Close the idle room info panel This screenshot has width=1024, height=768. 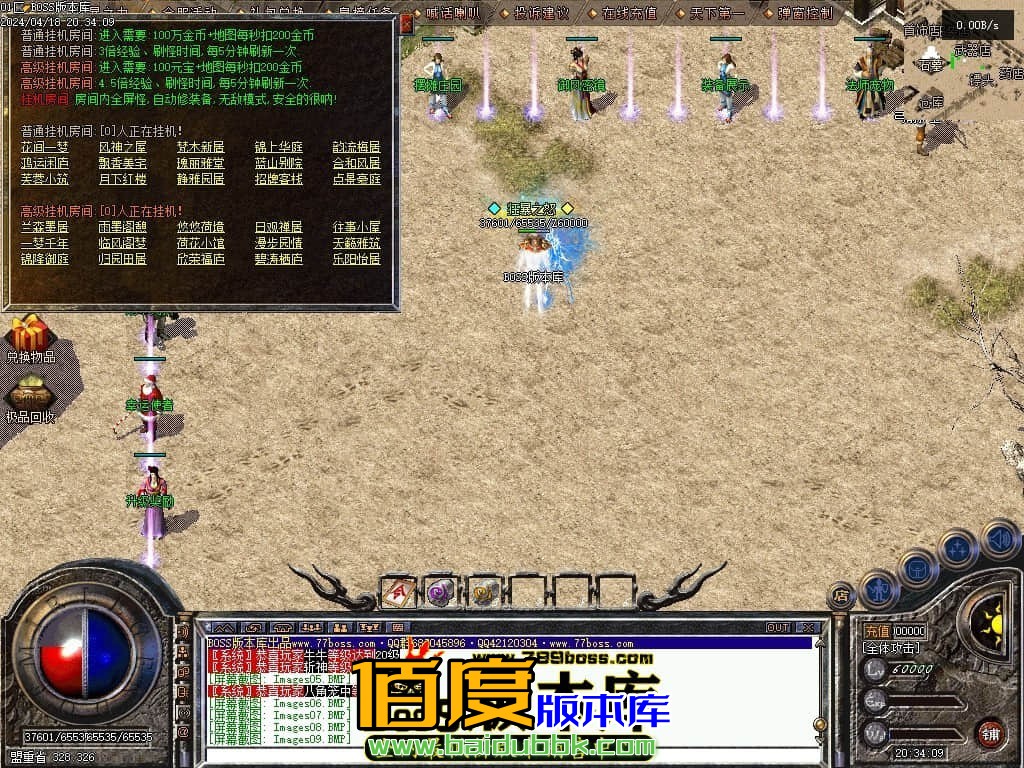(x=406, y=24)
